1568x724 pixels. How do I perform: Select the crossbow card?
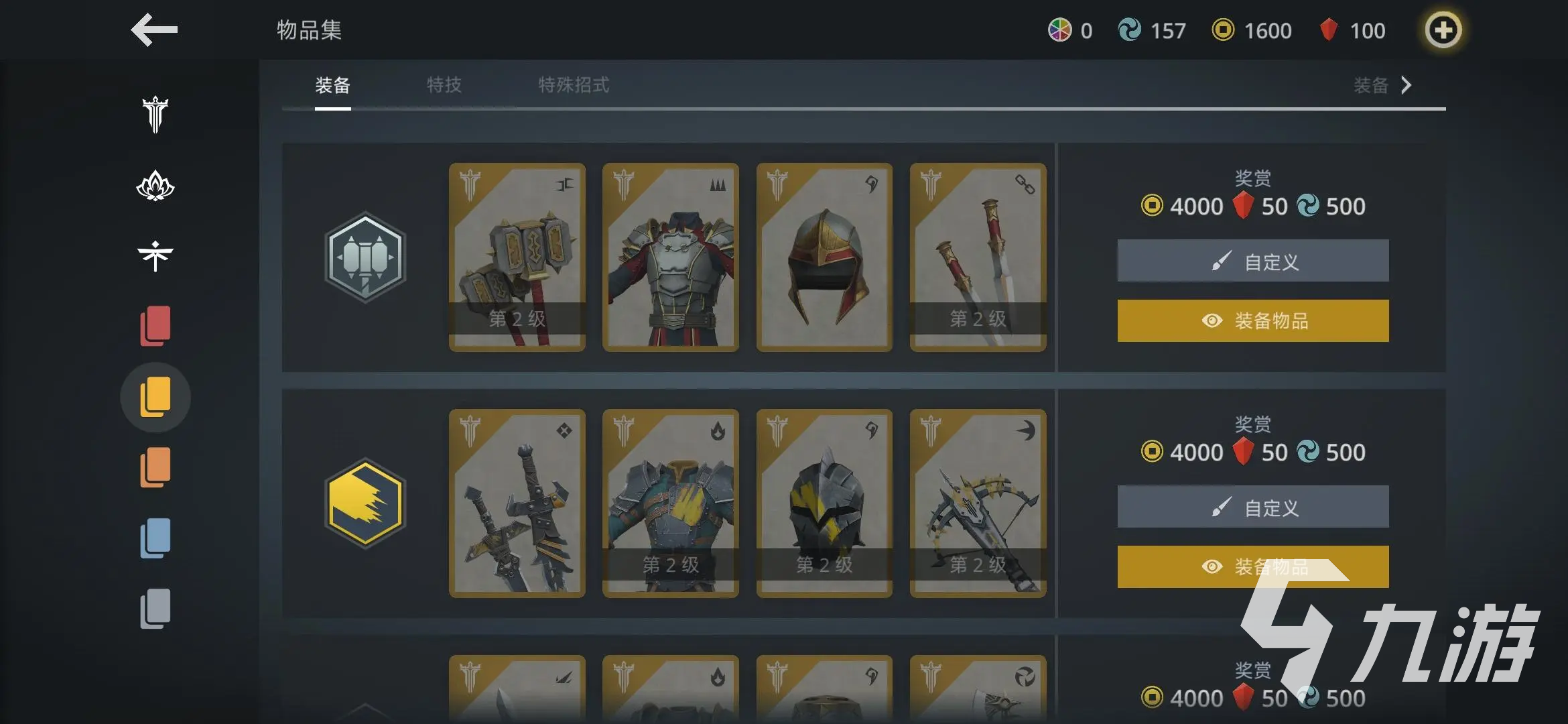tap(978, 503)
